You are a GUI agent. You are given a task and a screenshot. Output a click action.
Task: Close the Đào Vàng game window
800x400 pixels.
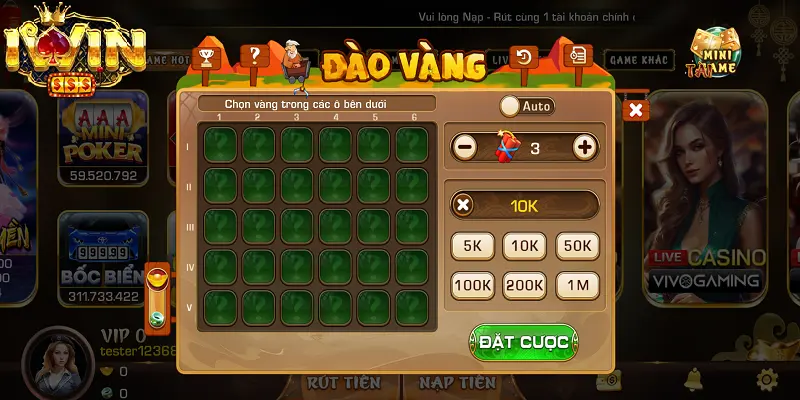point(635,110)
